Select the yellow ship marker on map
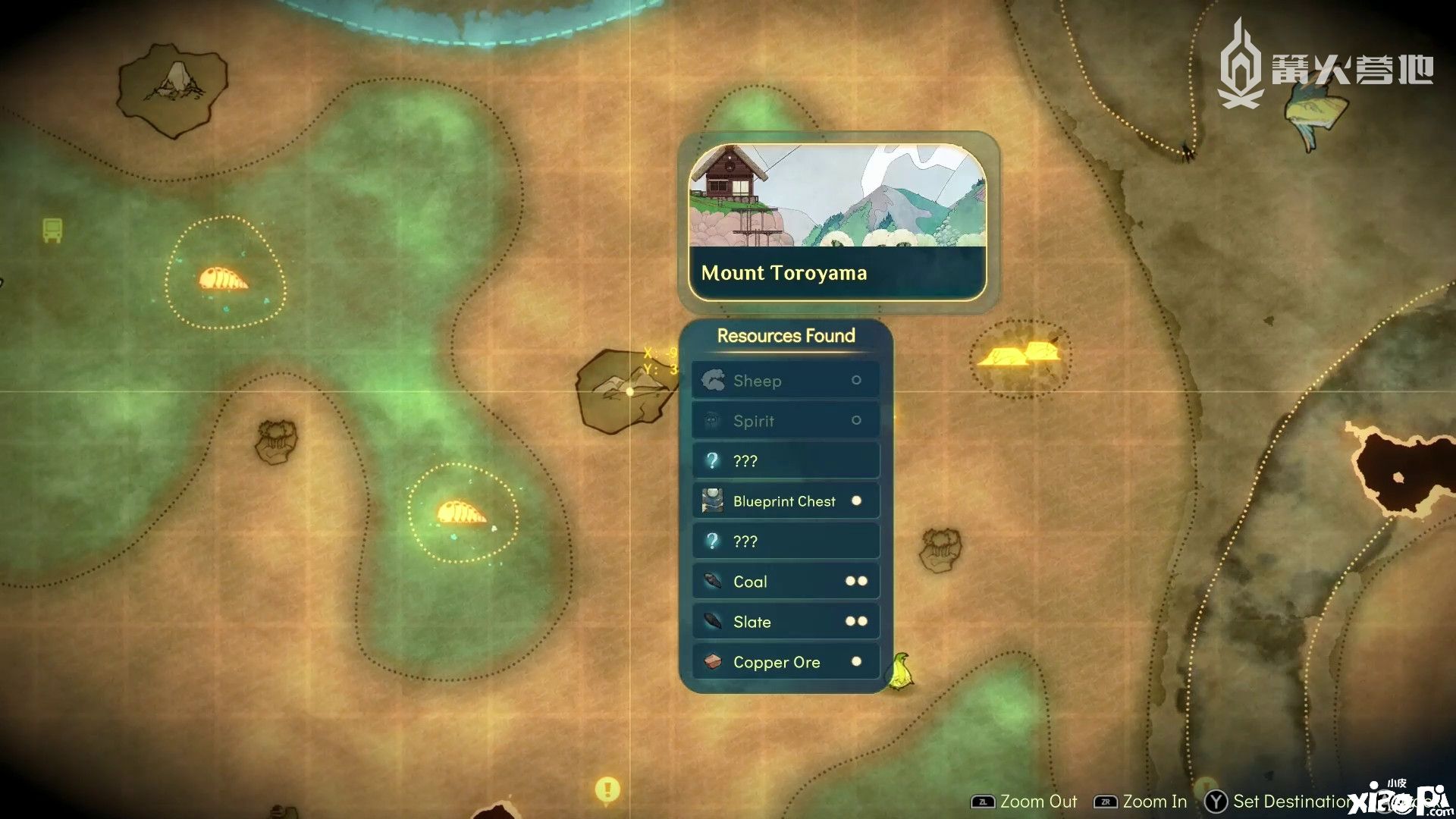 [x=900, y=672]
